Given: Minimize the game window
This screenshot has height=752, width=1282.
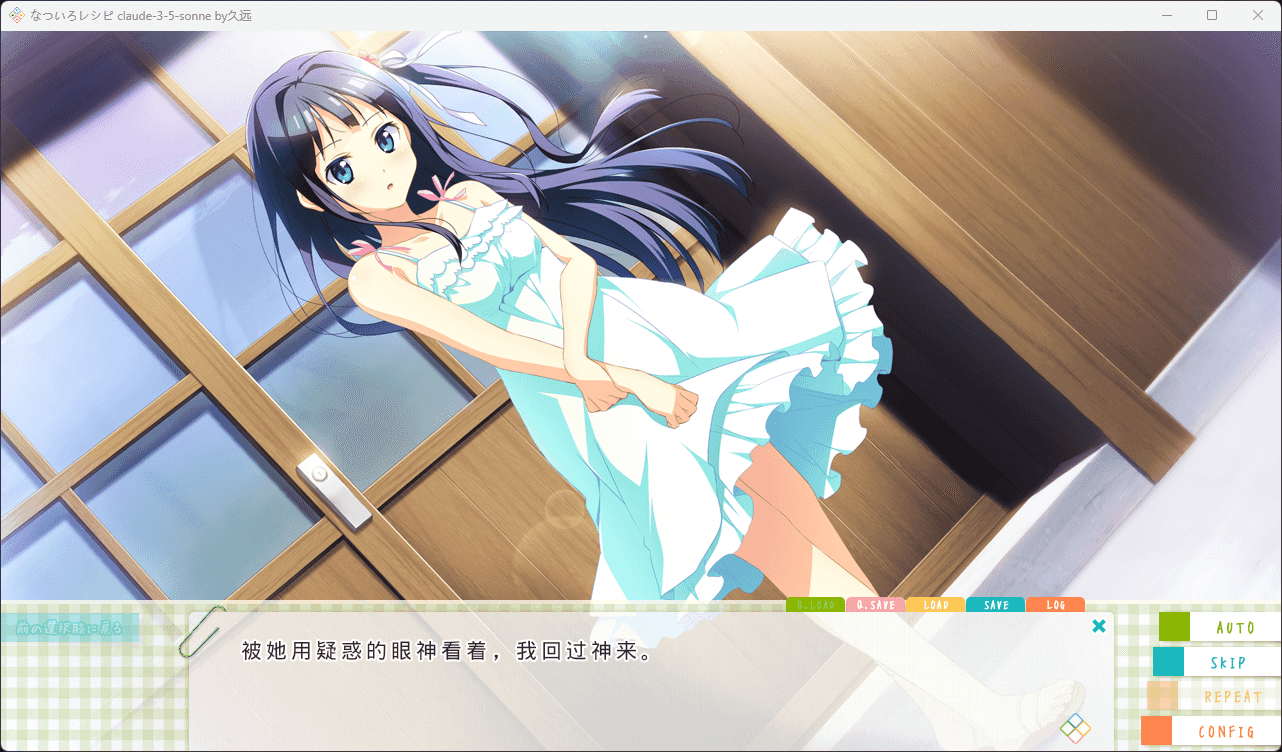Looking at the screenshot, I should (1166, 15).
